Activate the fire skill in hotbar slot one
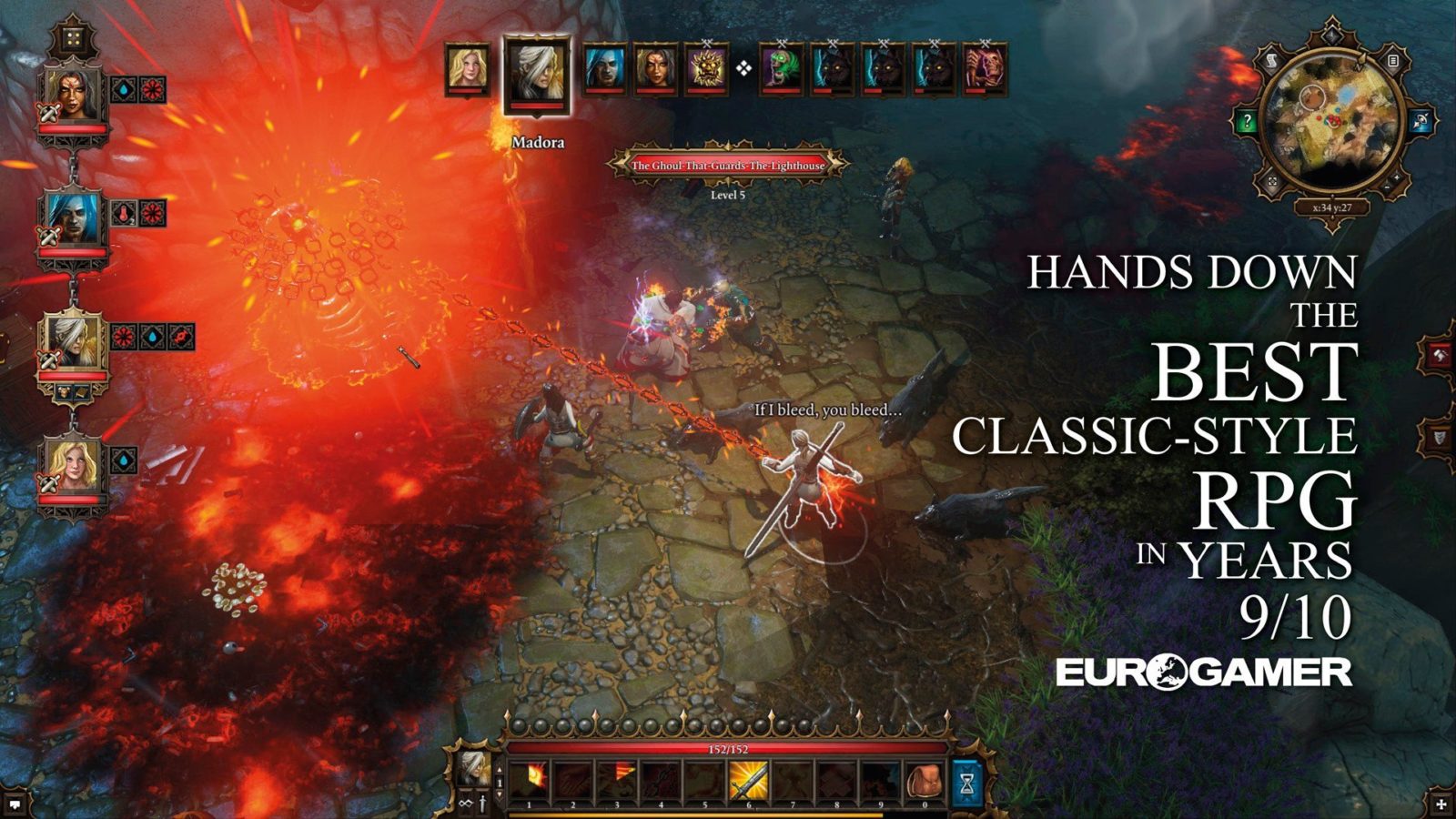Screen dimensions: 1456x819 (x=529, y=781)
